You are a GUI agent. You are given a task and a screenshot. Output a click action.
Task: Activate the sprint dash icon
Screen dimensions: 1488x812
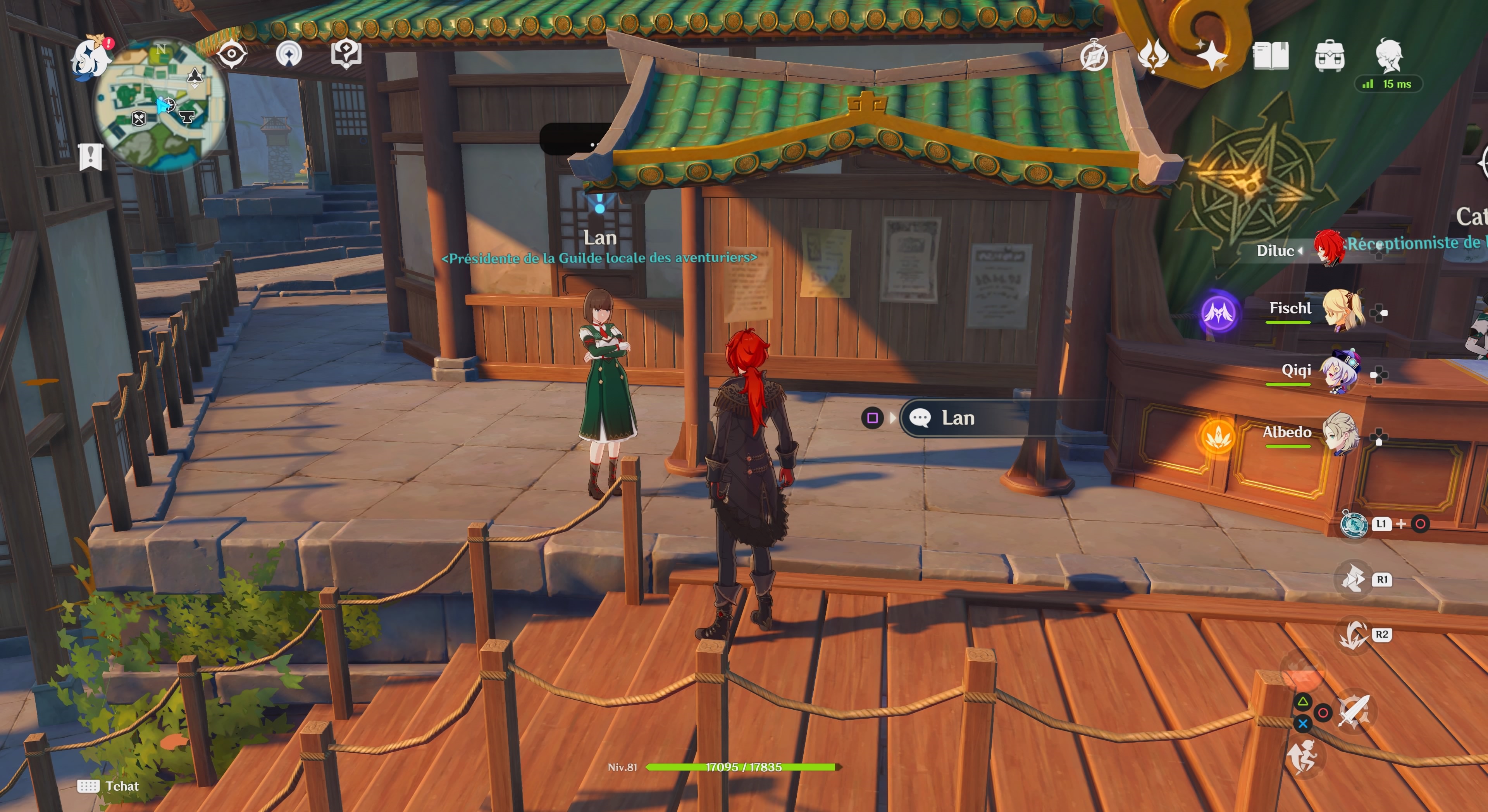click(x=1302, y=757)
